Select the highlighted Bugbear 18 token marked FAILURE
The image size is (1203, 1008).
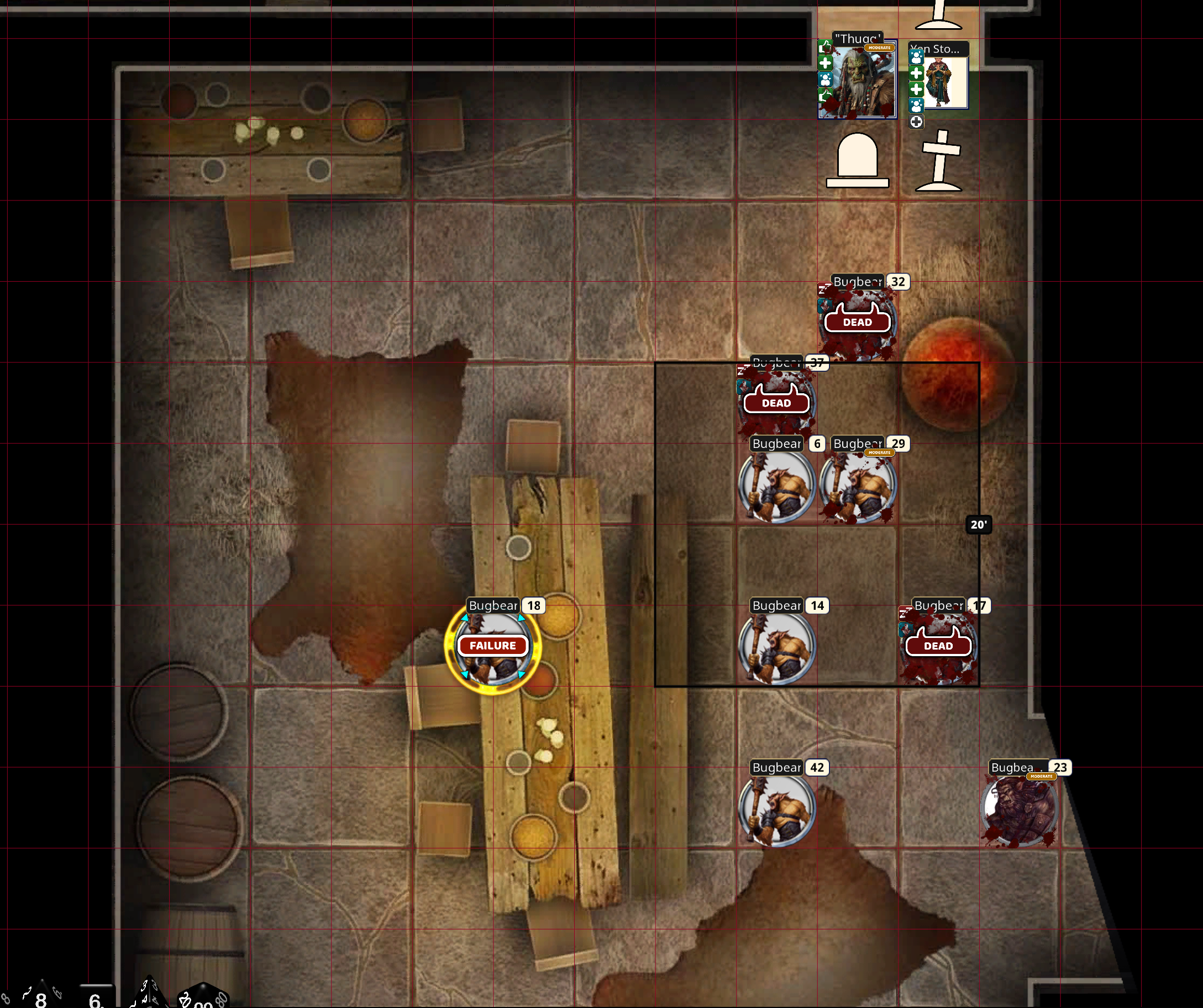click(492, 646)
